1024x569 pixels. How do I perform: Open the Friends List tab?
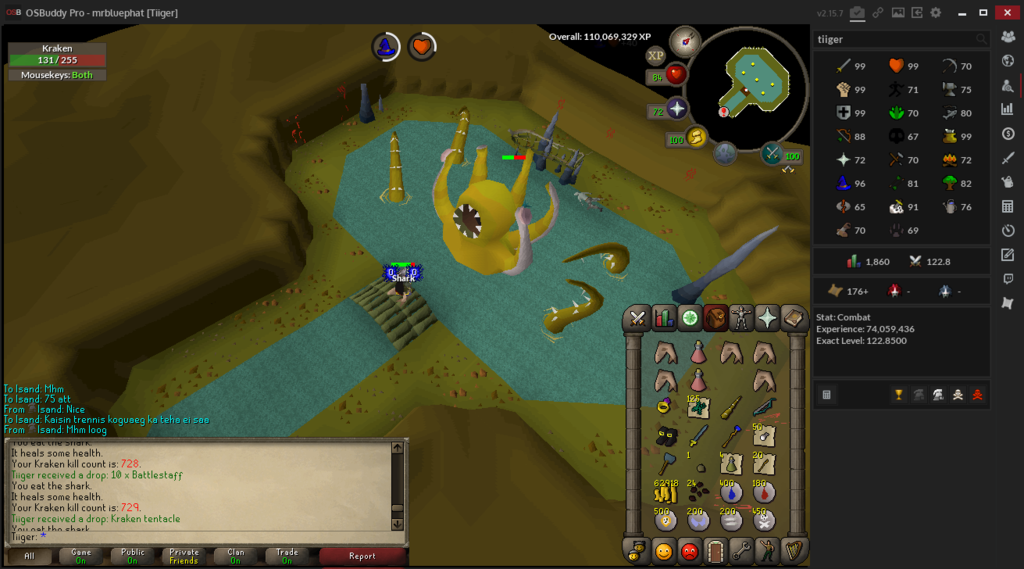[x=663, y=550]
